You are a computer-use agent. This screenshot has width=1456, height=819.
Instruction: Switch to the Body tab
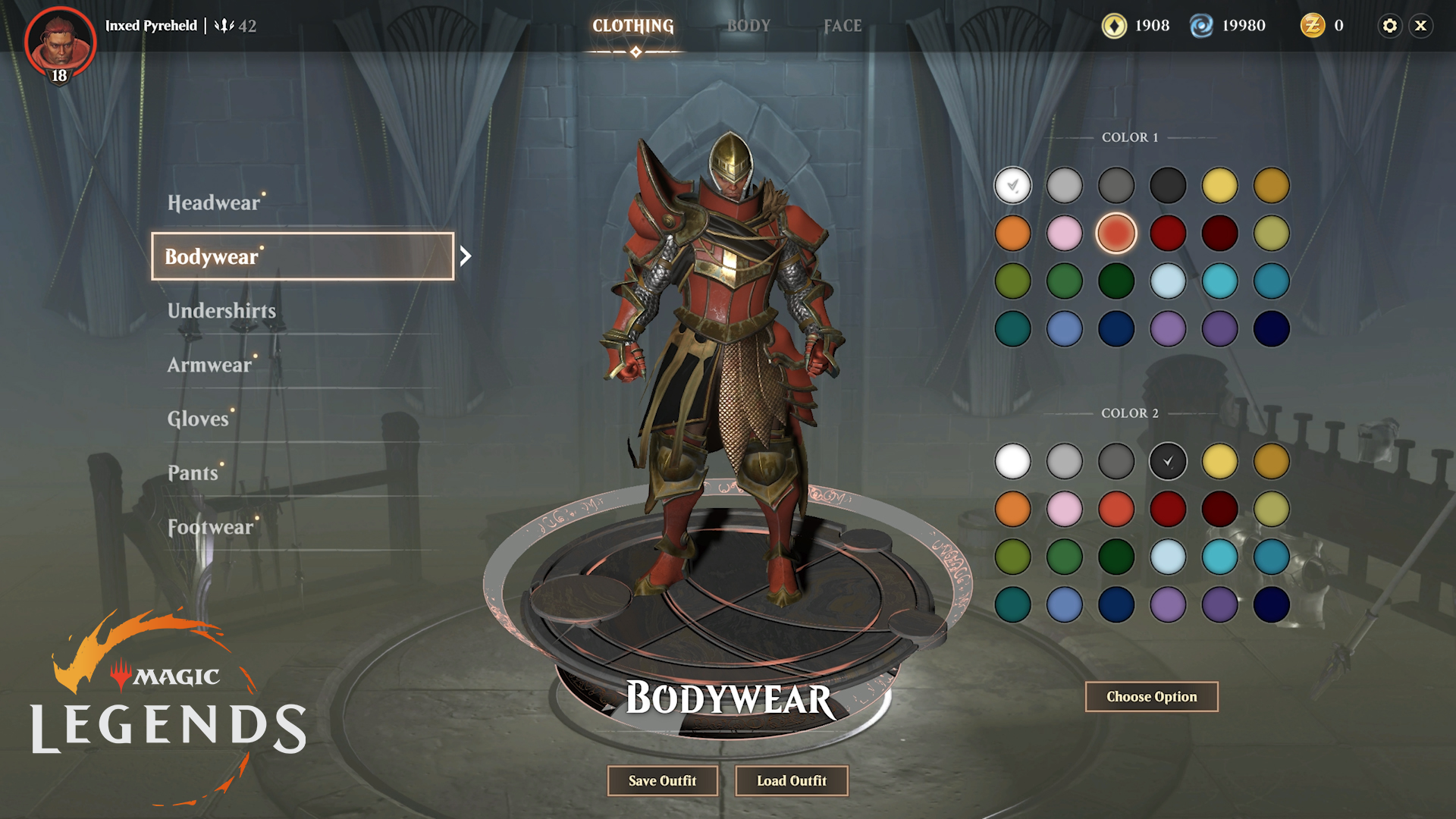(748, 26)
